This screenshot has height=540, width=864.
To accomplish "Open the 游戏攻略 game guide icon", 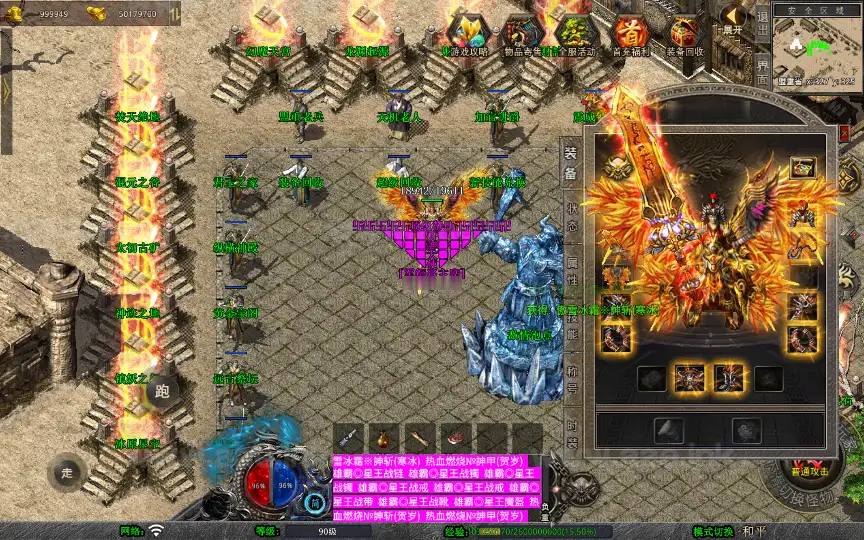I will coord(465,34).
